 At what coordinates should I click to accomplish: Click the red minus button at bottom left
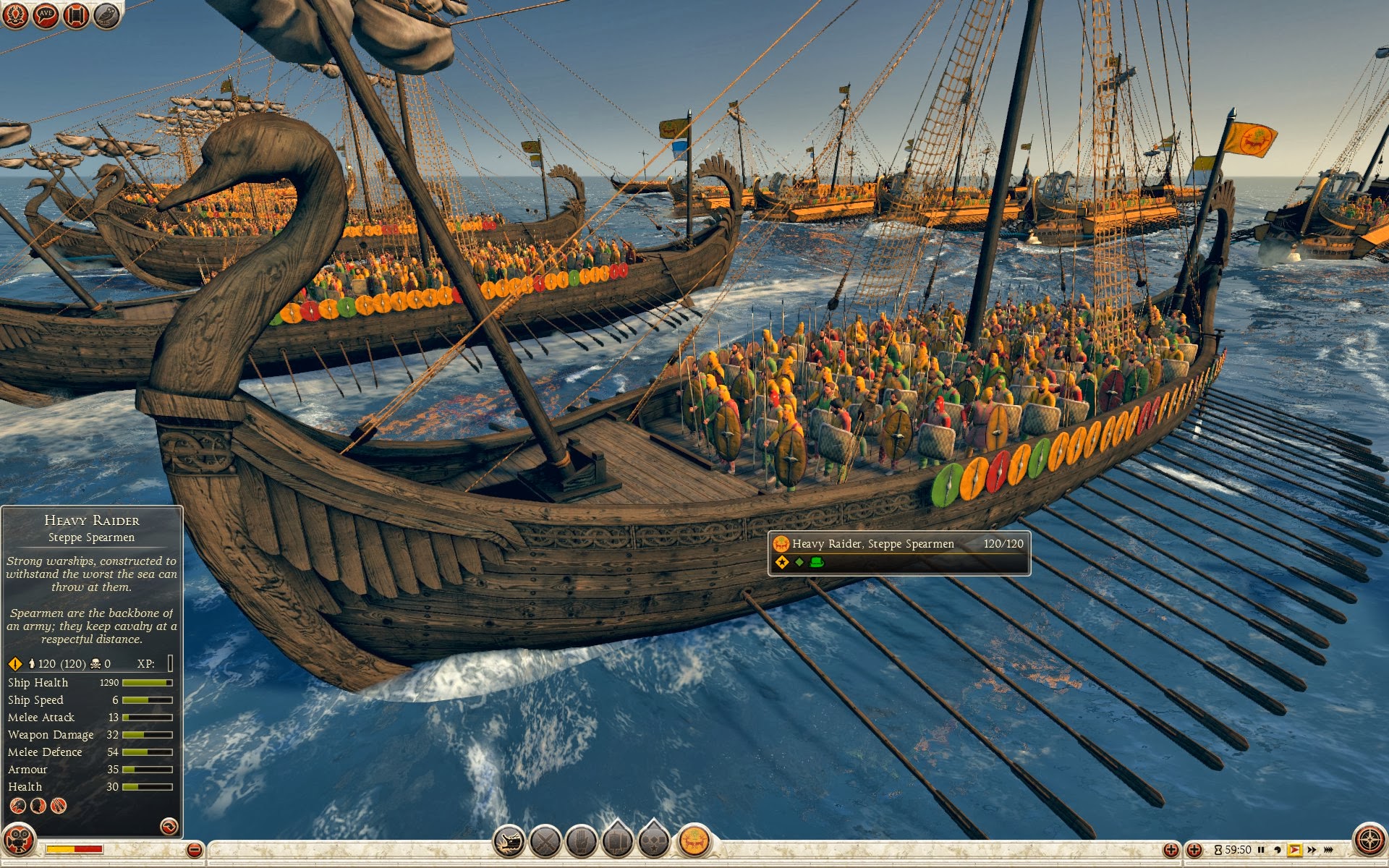pos(194,850)
